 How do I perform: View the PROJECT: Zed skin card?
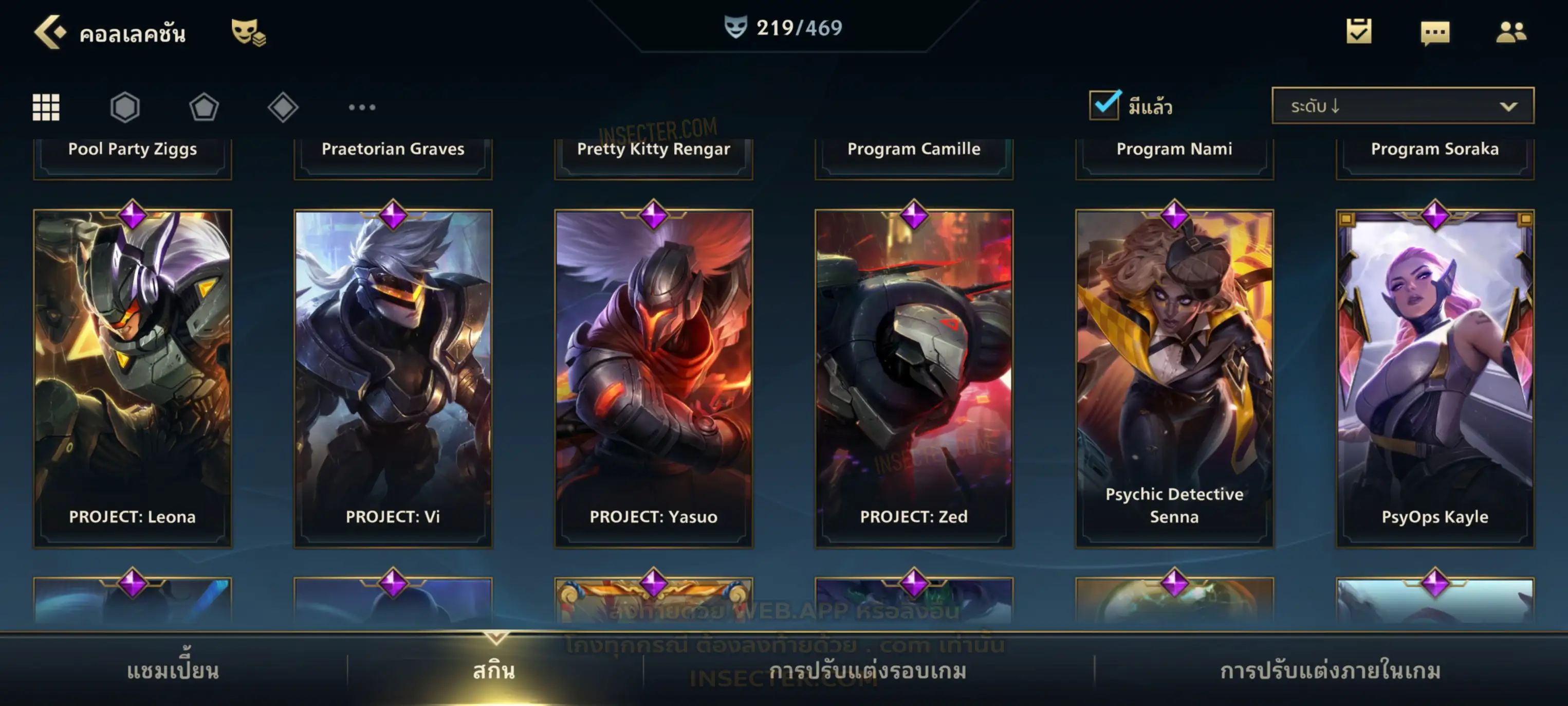coord(914,377)
